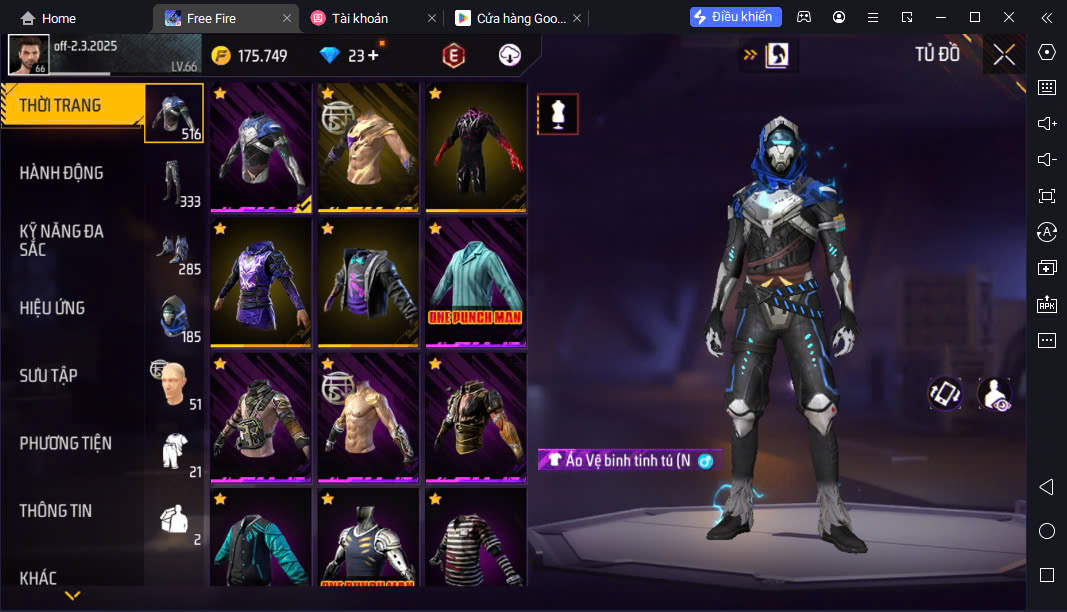Switch to the HÀNH ĐỘNG tab

pos(62,173)
